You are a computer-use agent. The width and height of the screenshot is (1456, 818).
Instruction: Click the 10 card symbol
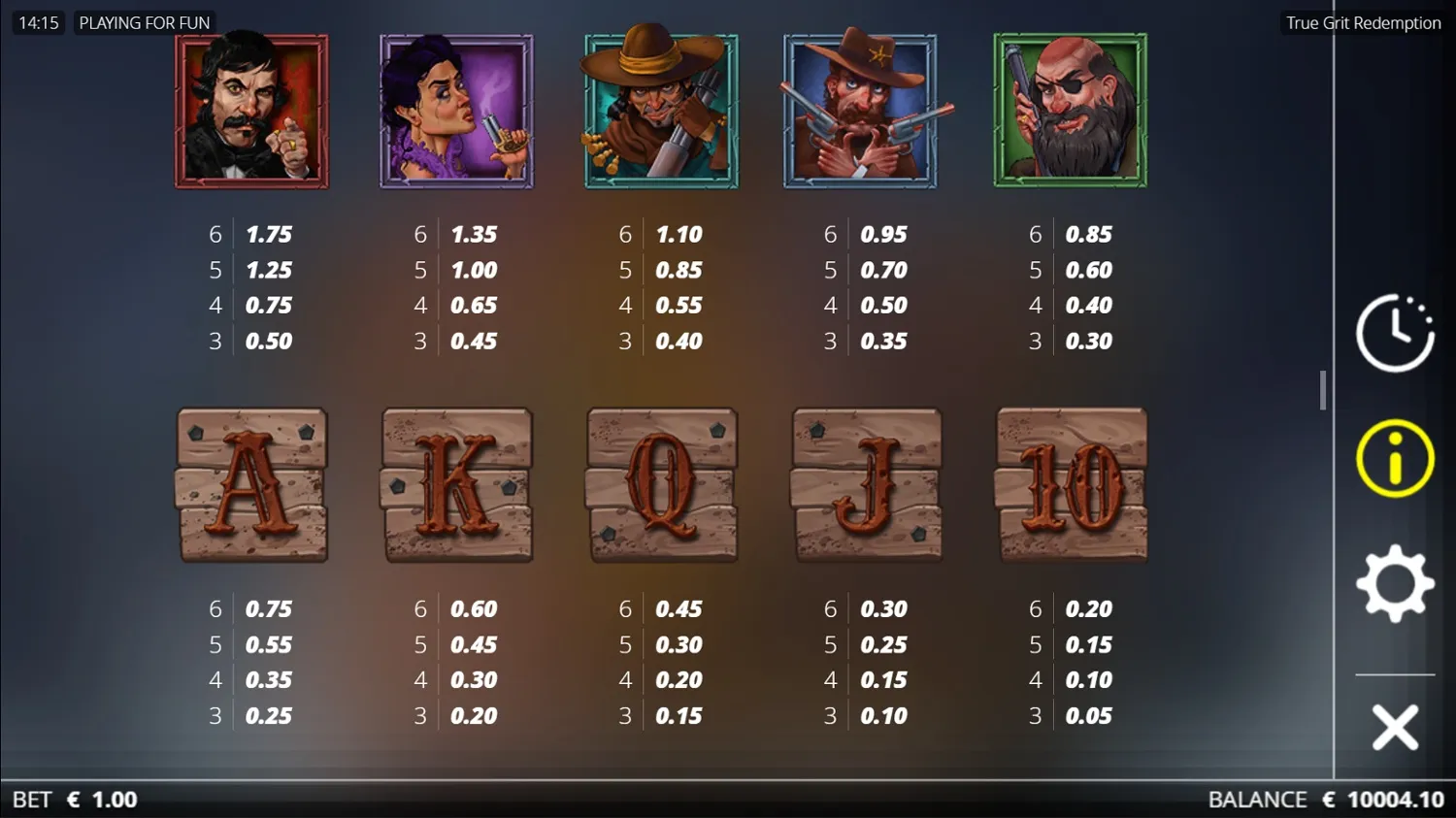tap(1071, 485)
